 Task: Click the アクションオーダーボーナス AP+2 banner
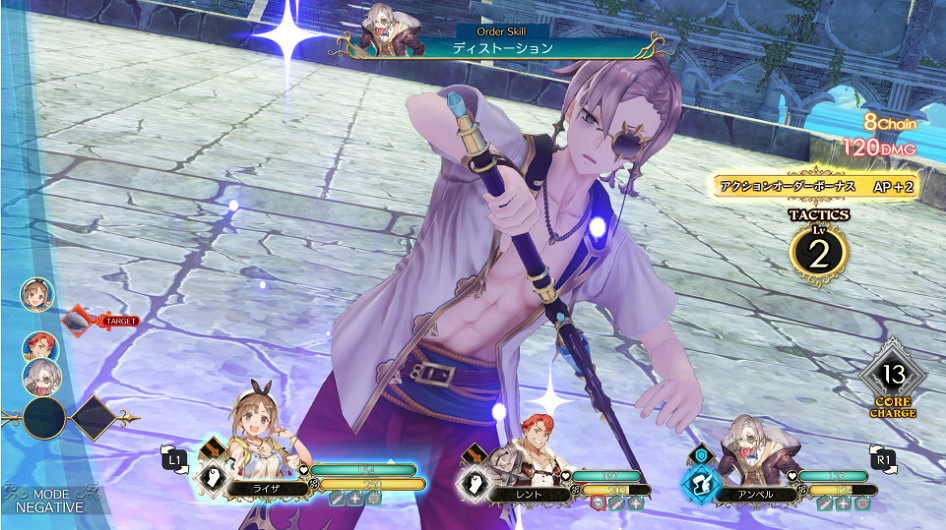814,187
